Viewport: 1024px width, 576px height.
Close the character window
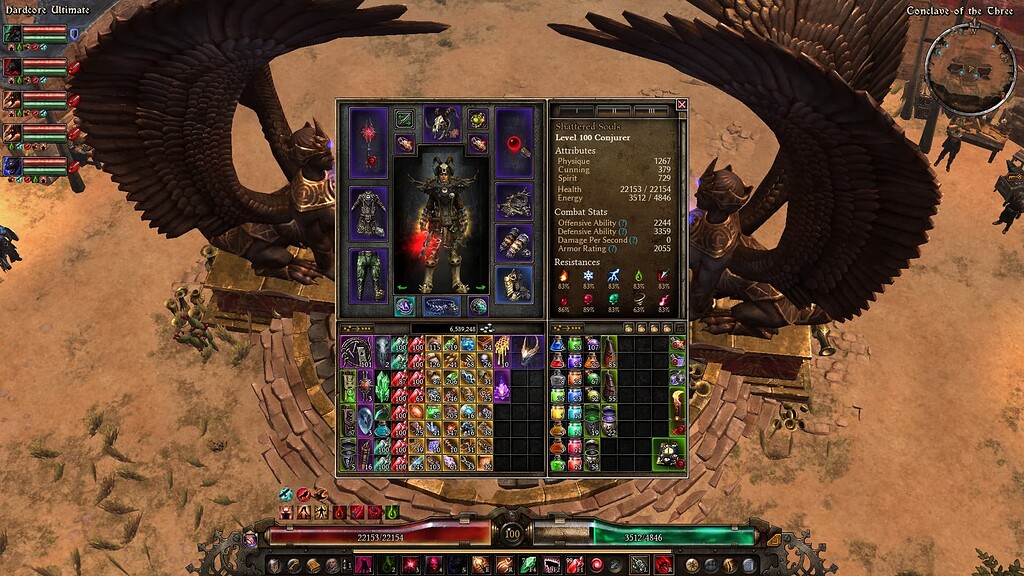tap(682, 104)
